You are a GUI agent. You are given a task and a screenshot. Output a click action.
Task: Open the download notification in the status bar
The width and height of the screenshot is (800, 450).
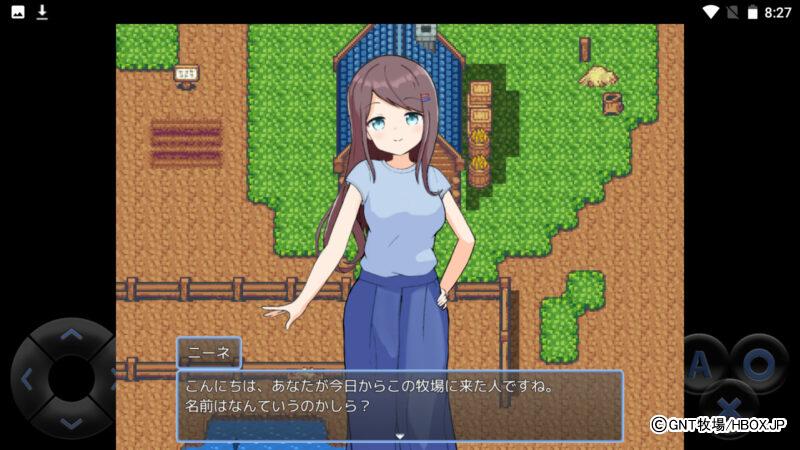(42, 12)
